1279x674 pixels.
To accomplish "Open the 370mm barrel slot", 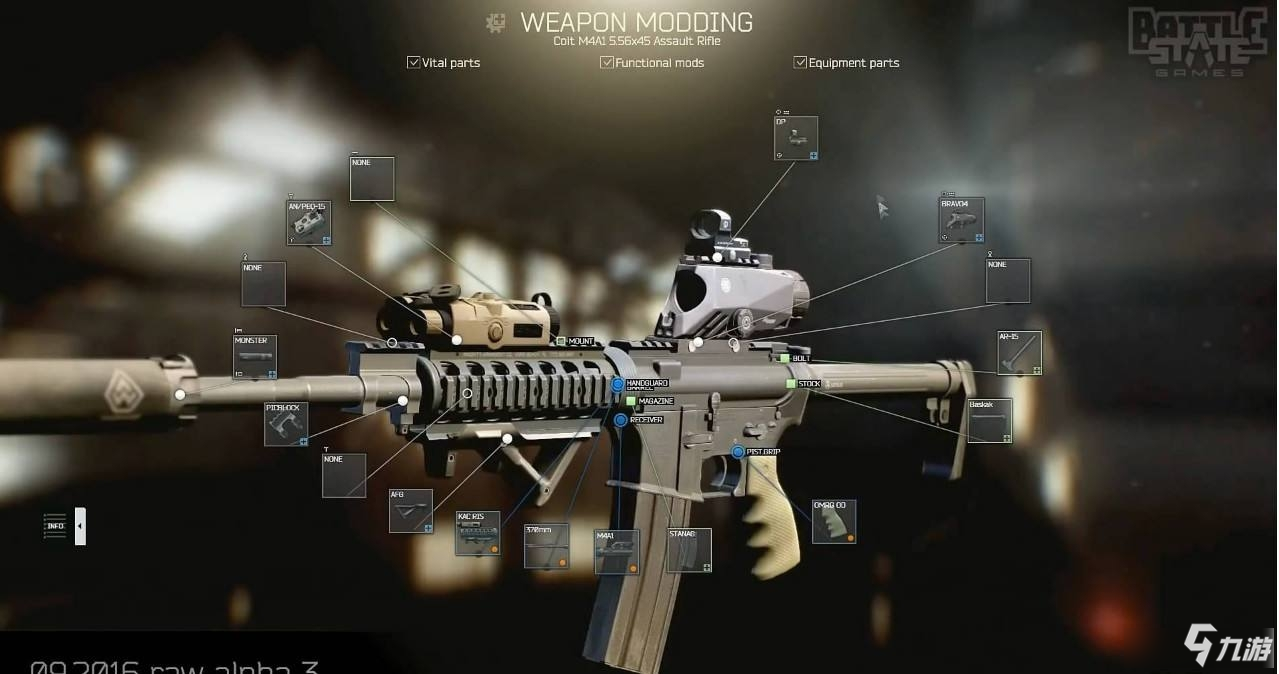I will tap(546, 546).
